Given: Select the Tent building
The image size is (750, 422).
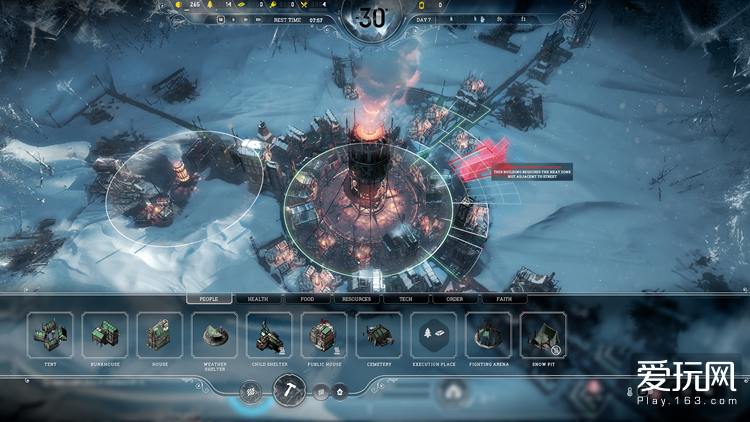Looking at the screenshot, I should click(49, 335).
